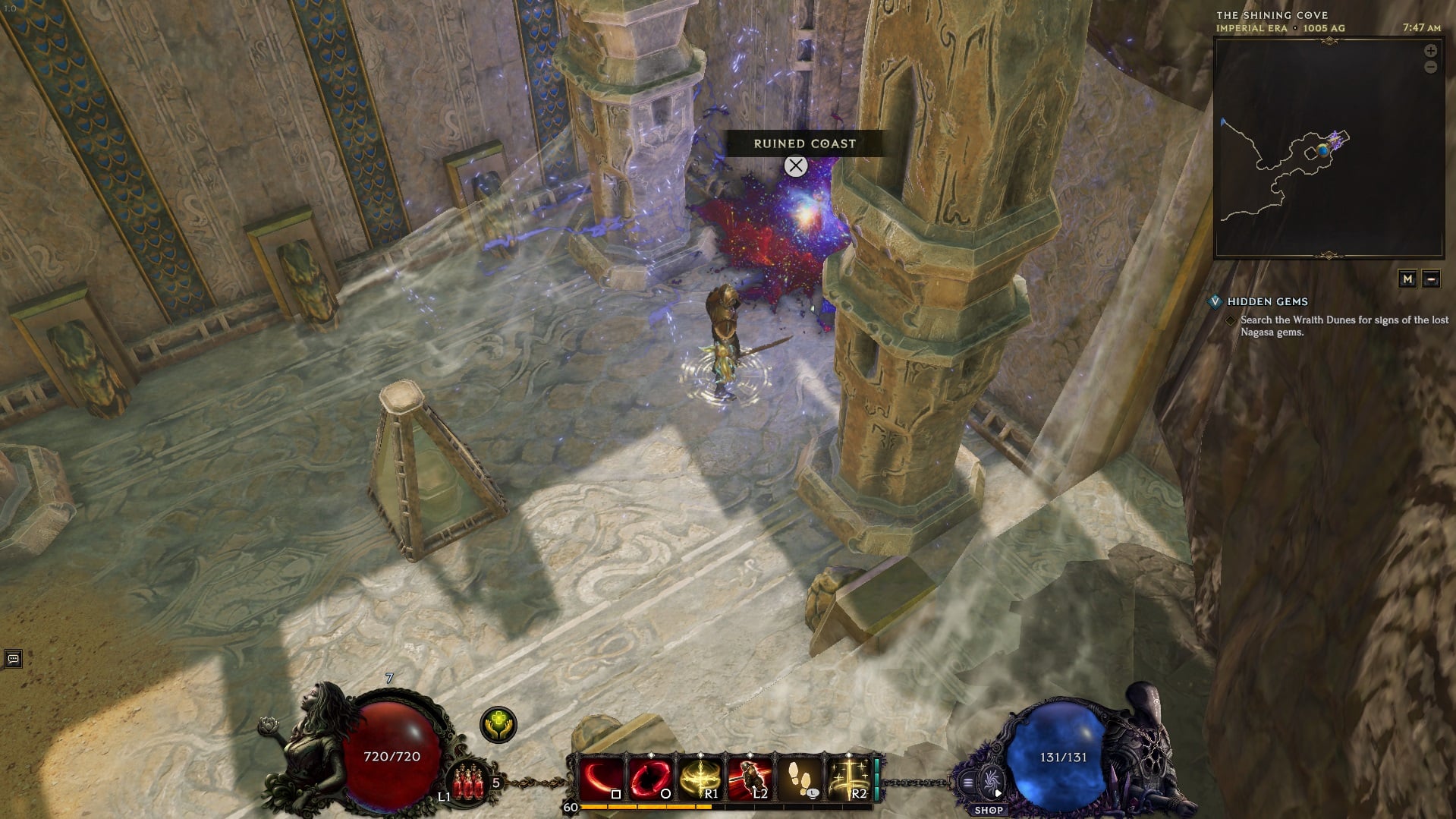The image size is (1456, 819).
Task: Open the full world map with the M button
Action: point(1409,279)
